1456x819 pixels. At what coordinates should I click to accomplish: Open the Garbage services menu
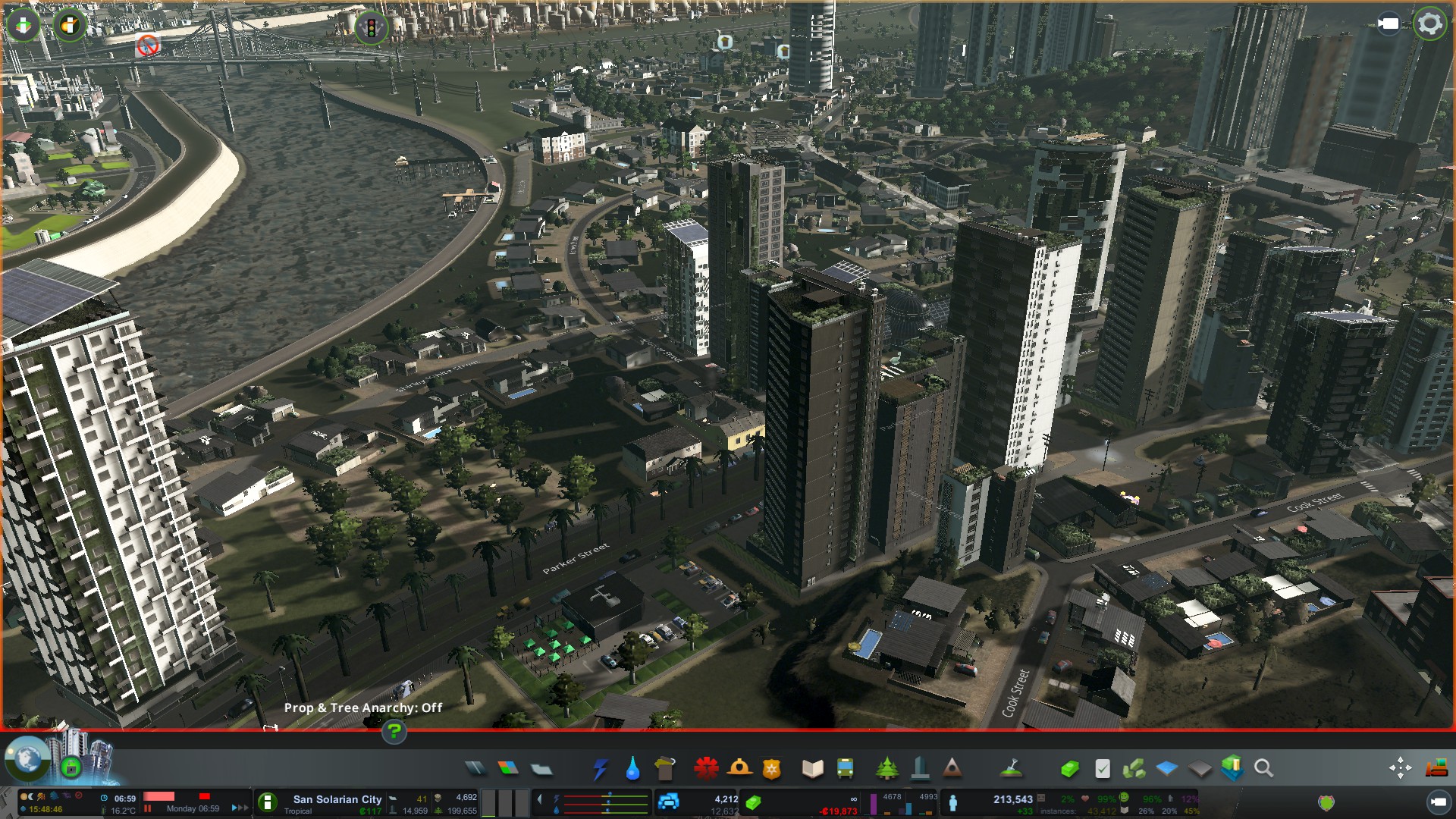coord(665,769)
